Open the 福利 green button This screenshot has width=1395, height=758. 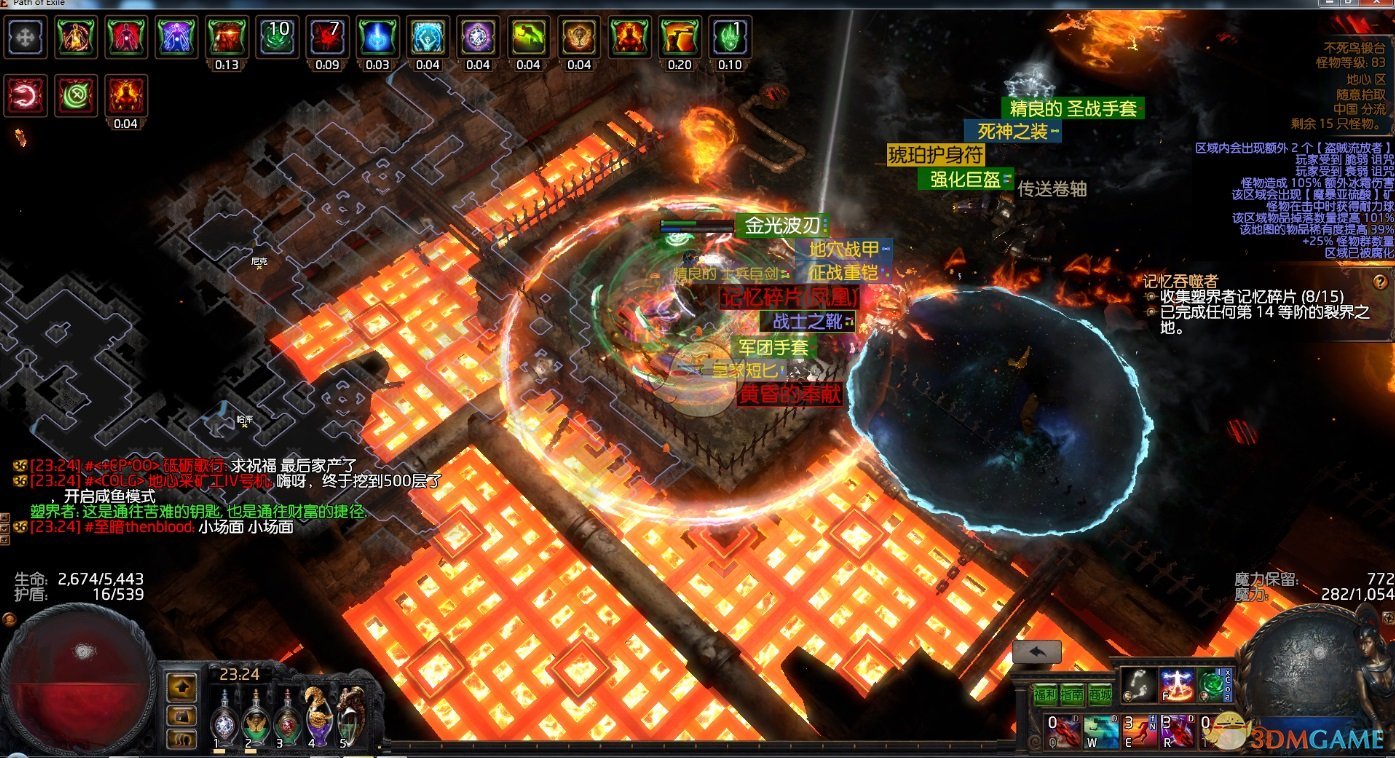click(x=1045, y=694)
